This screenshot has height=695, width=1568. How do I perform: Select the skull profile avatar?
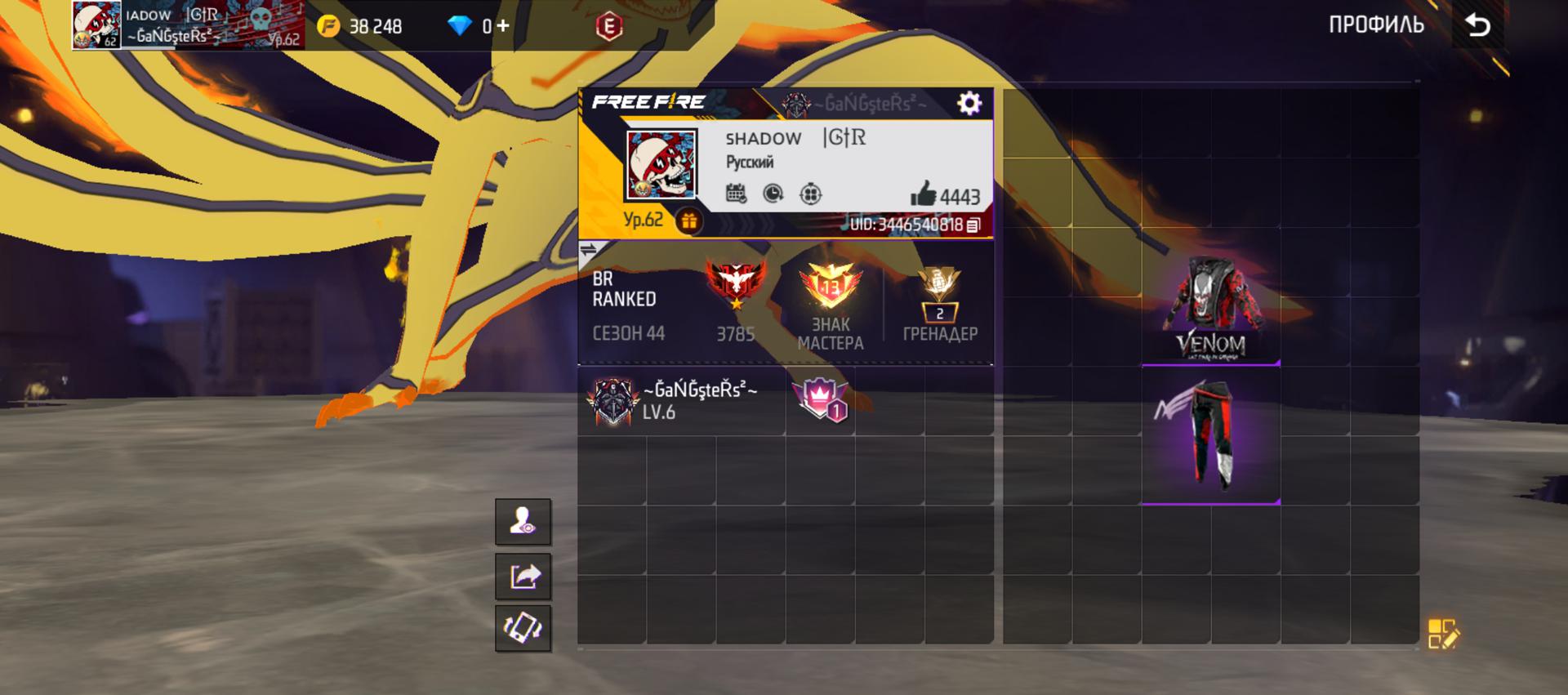coord(661,165)
